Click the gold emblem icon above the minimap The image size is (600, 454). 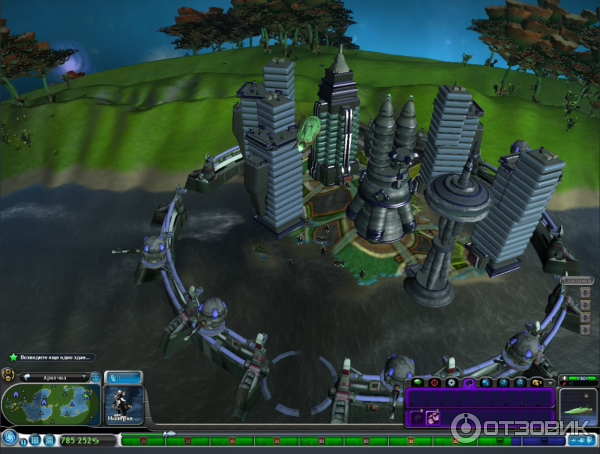tap(9, 374)
